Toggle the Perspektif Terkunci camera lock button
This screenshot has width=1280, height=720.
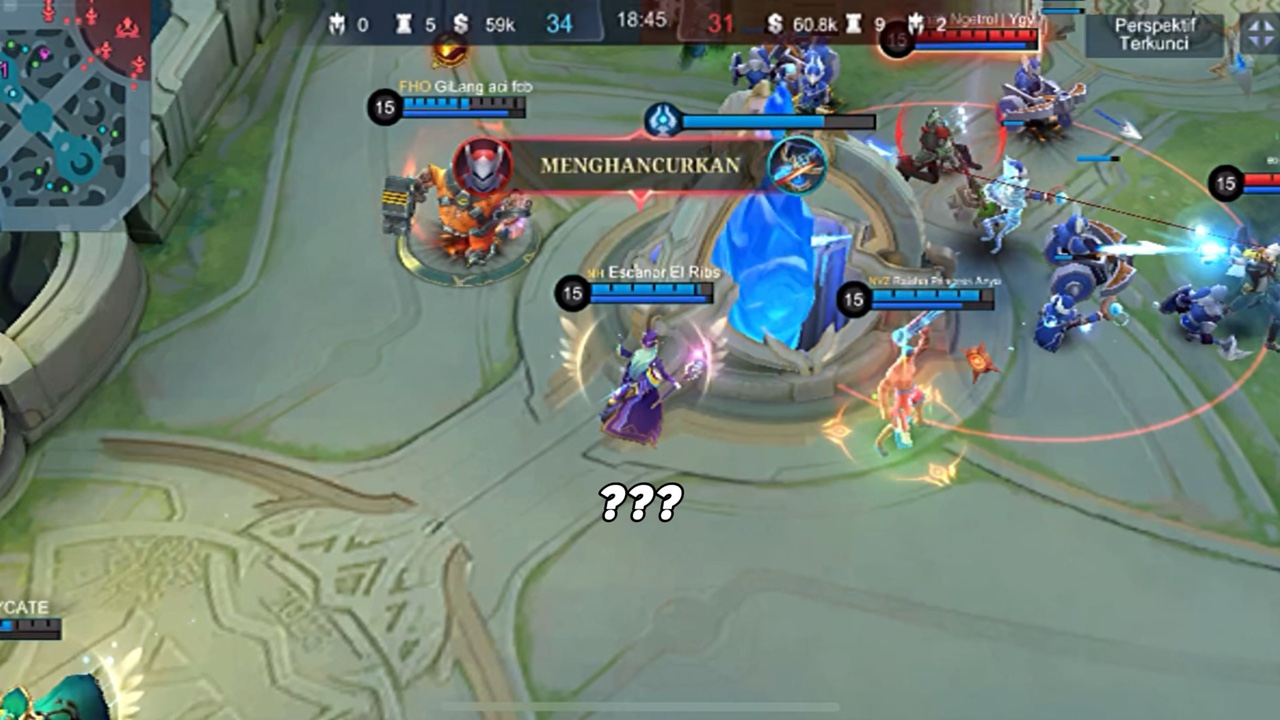coord(1153,34)
